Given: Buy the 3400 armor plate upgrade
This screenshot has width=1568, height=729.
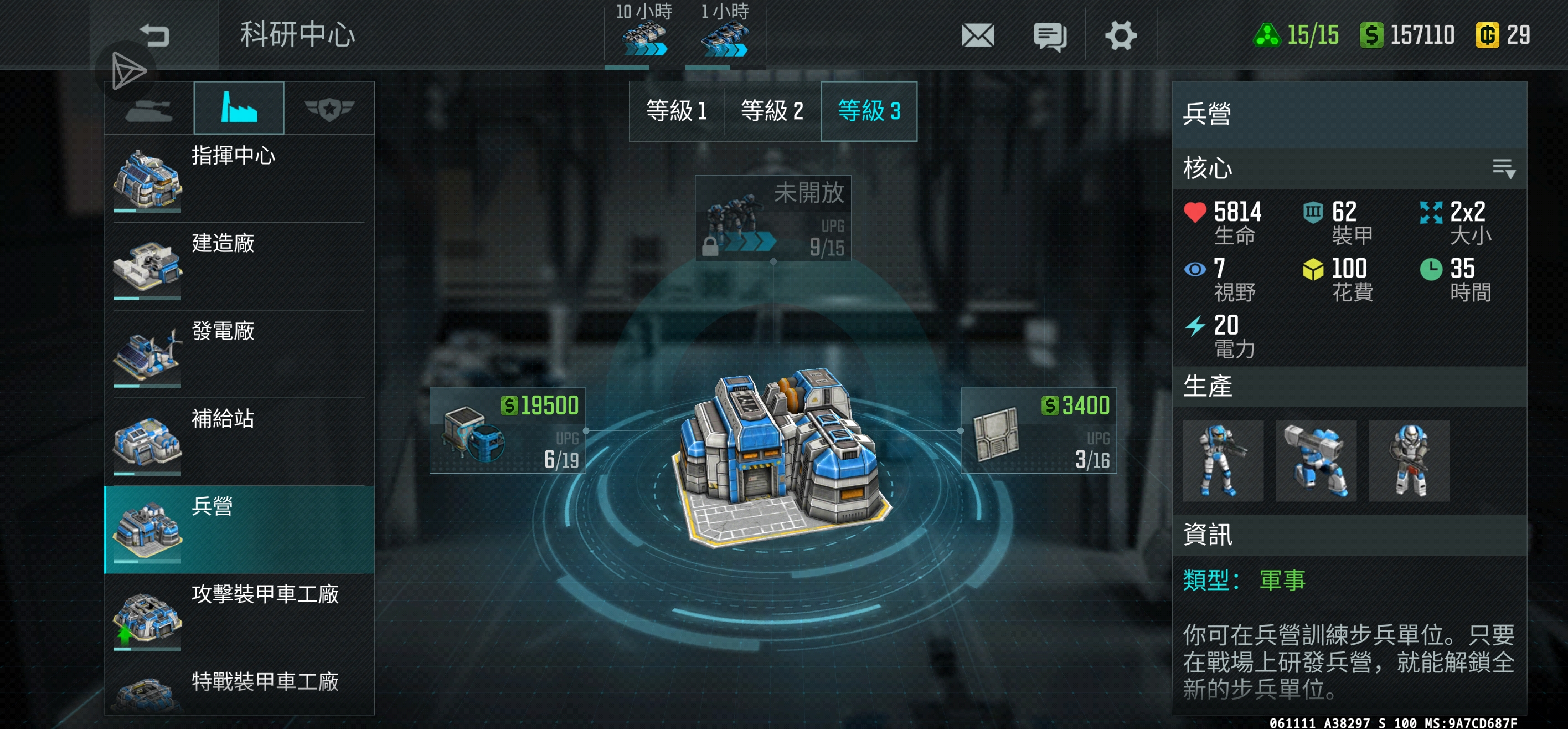Looking at the screenshot, I should coord(1039,430).
